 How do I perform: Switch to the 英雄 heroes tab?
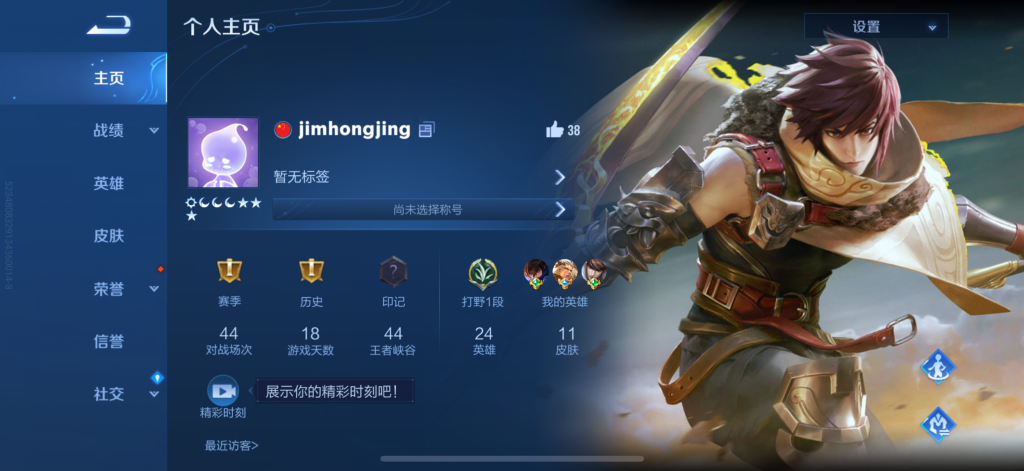[x=109, y=184]
